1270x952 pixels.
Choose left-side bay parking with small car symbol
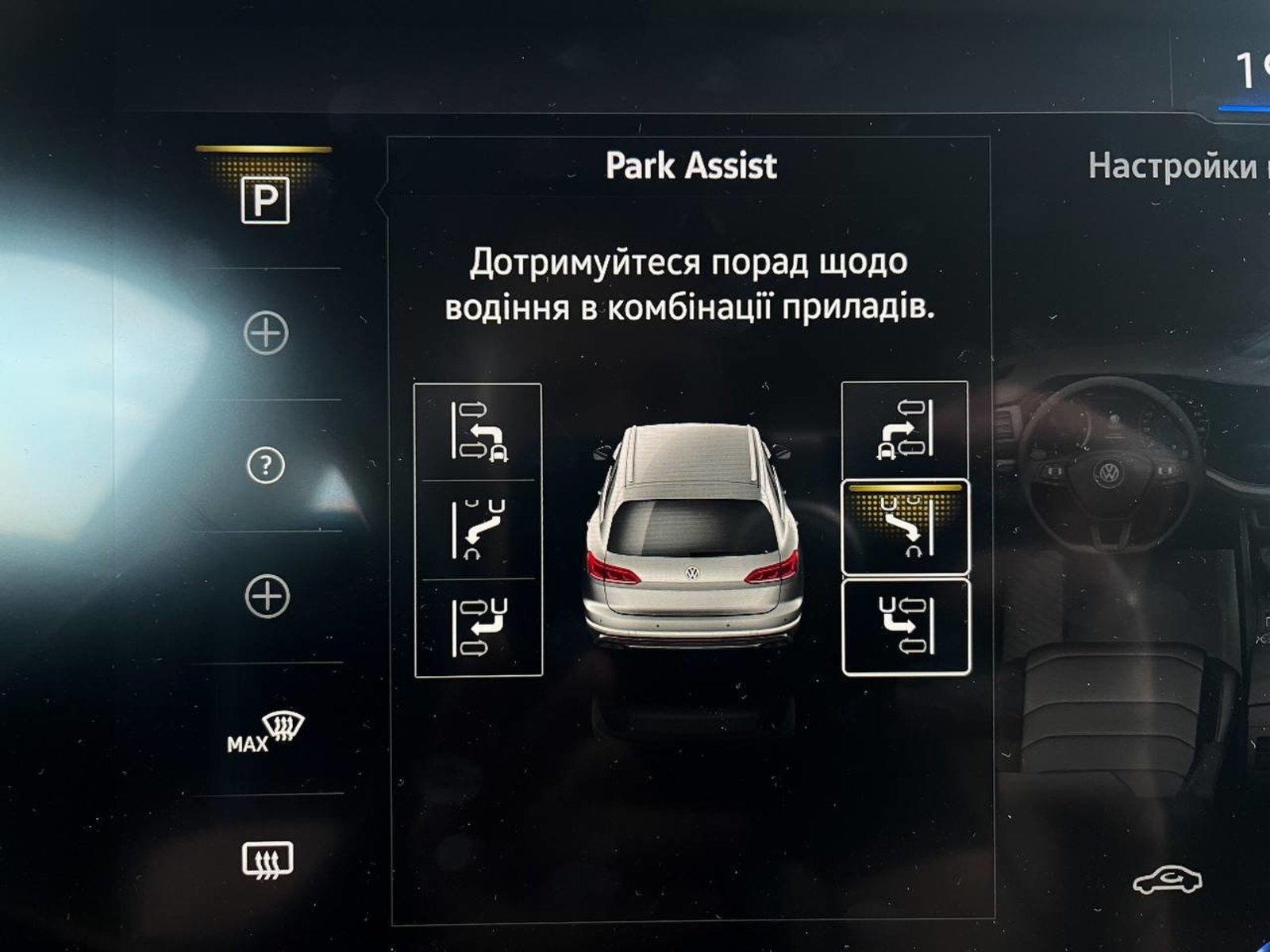click(x=479, y=432)
